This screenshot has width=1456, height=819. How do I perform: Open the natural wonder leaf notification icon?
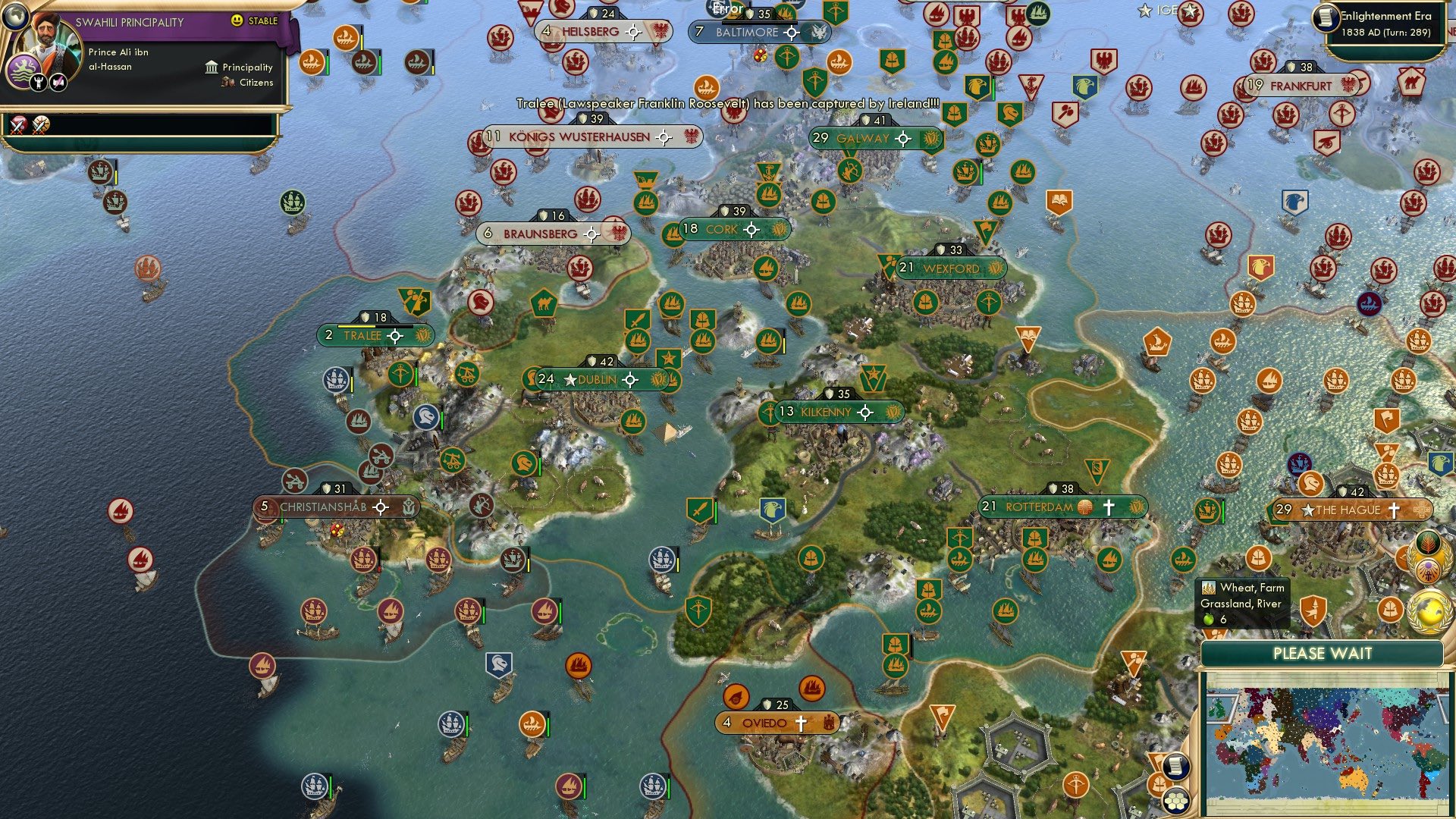pos(1428,544)
